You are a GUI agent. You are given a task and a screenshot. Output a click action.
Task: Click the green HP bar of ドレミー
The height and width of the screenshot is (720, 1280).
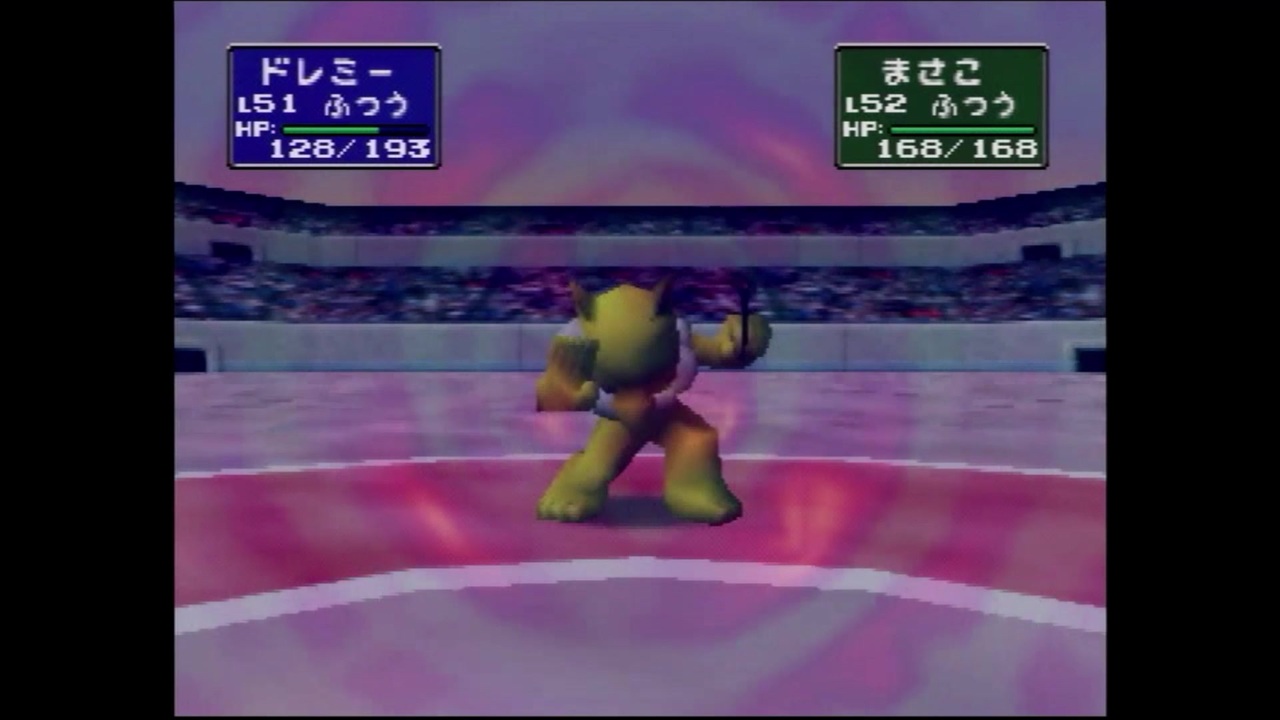click(330, 128)
